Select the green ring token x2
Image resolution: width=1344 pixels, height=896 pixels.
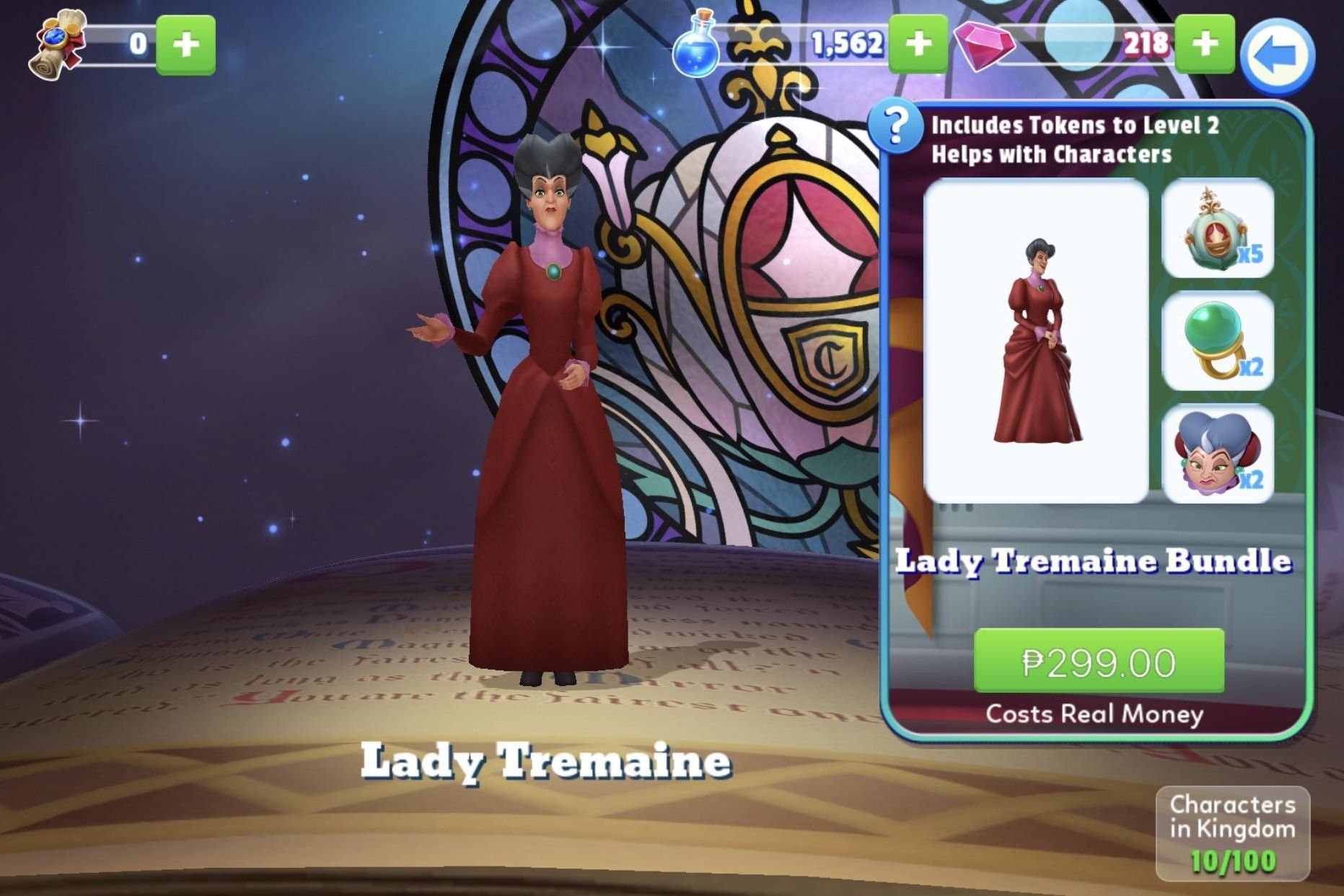point(1218,342)
